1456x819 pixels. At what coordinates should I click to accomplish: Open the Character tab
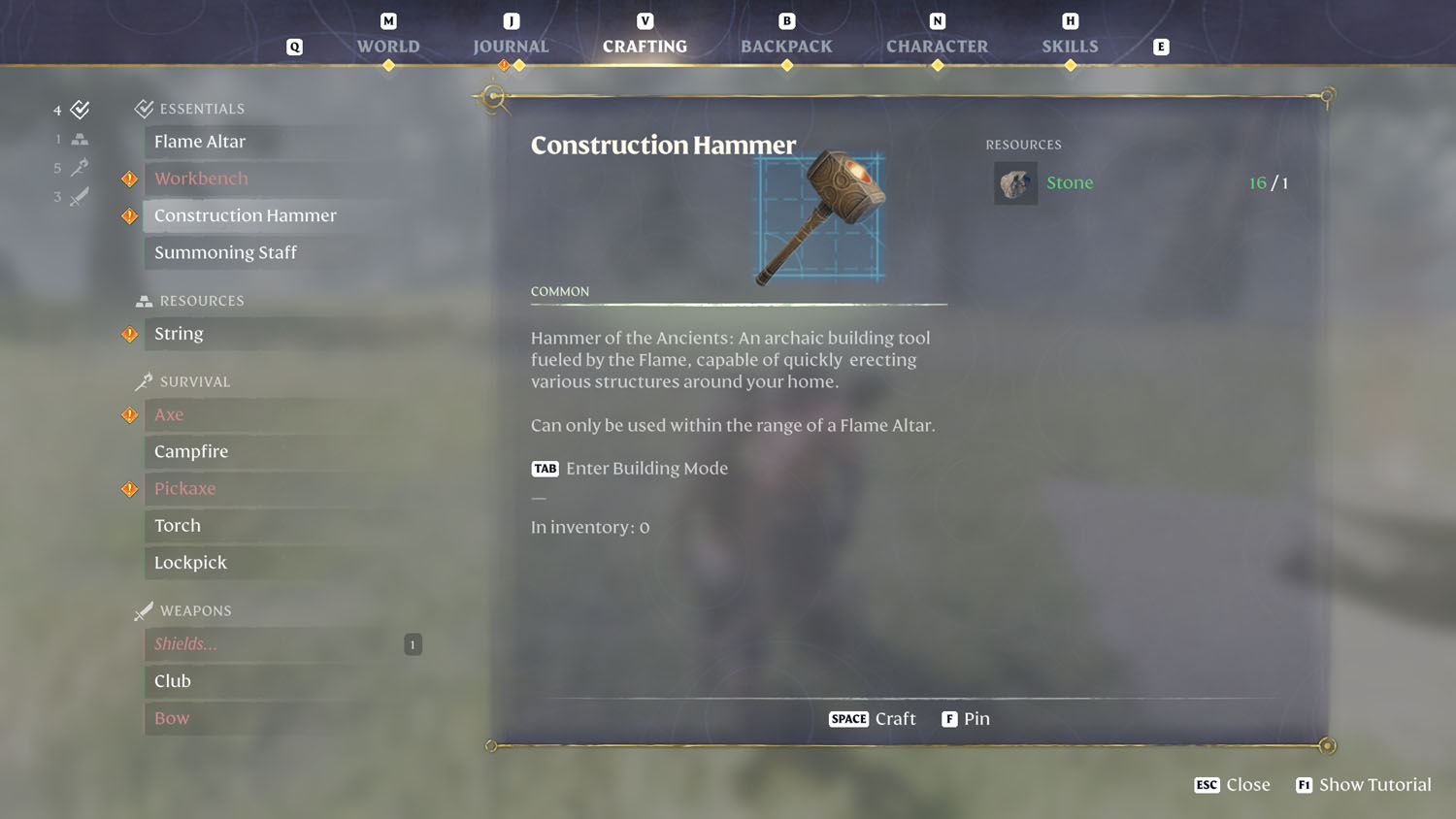tap(937, 46)
